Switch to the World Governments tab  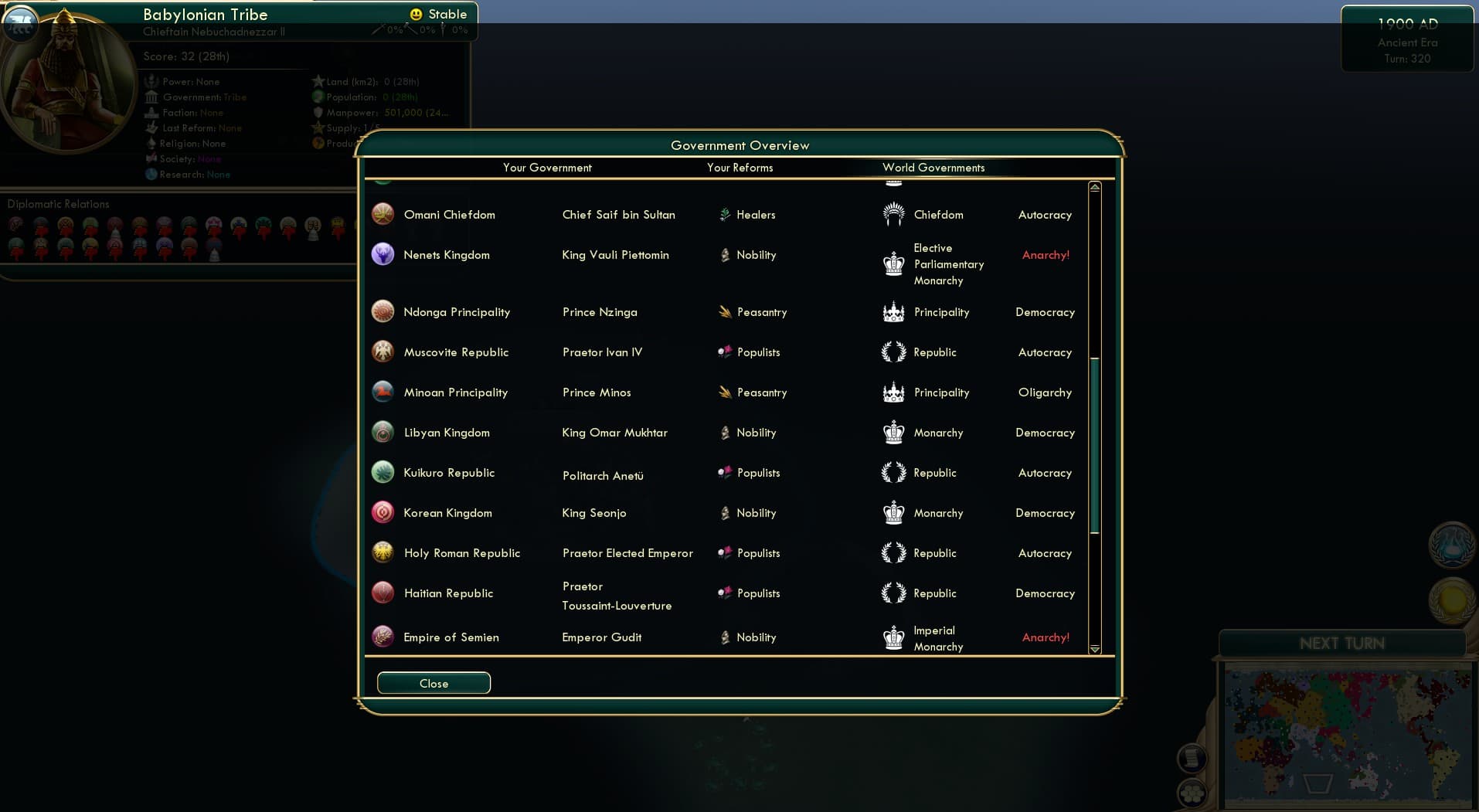[x=933, y=168]
